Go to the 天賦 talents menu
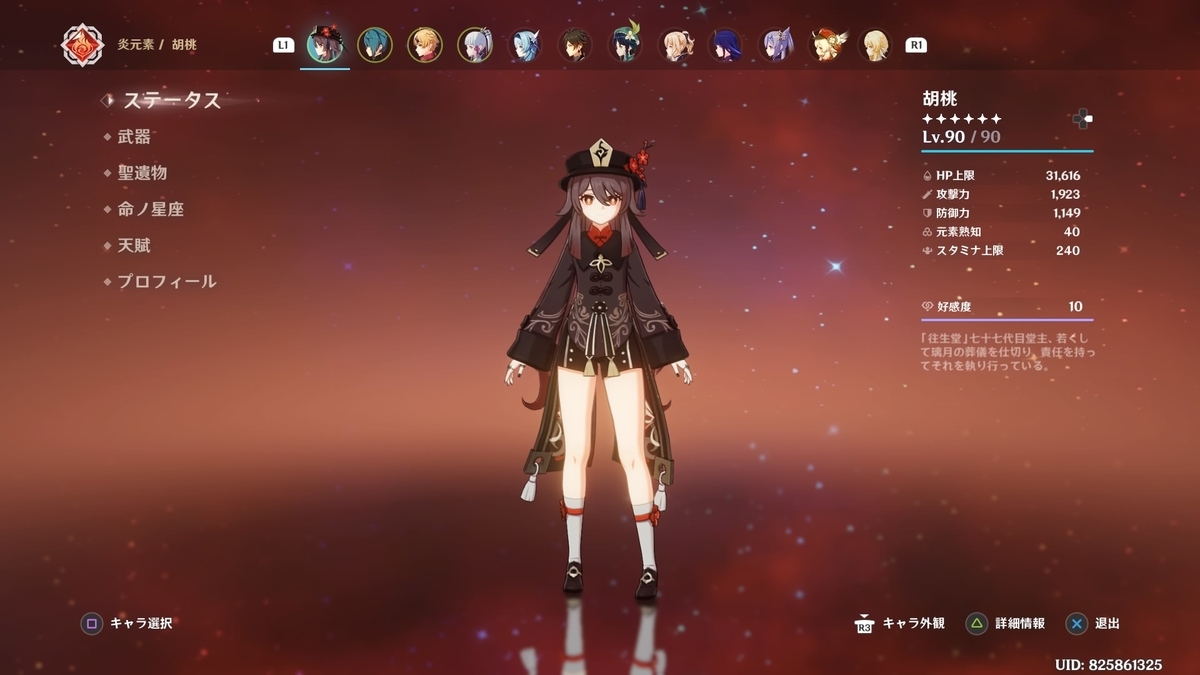The height and width of the screenshot is (675, 1200). tap(134, 245)
